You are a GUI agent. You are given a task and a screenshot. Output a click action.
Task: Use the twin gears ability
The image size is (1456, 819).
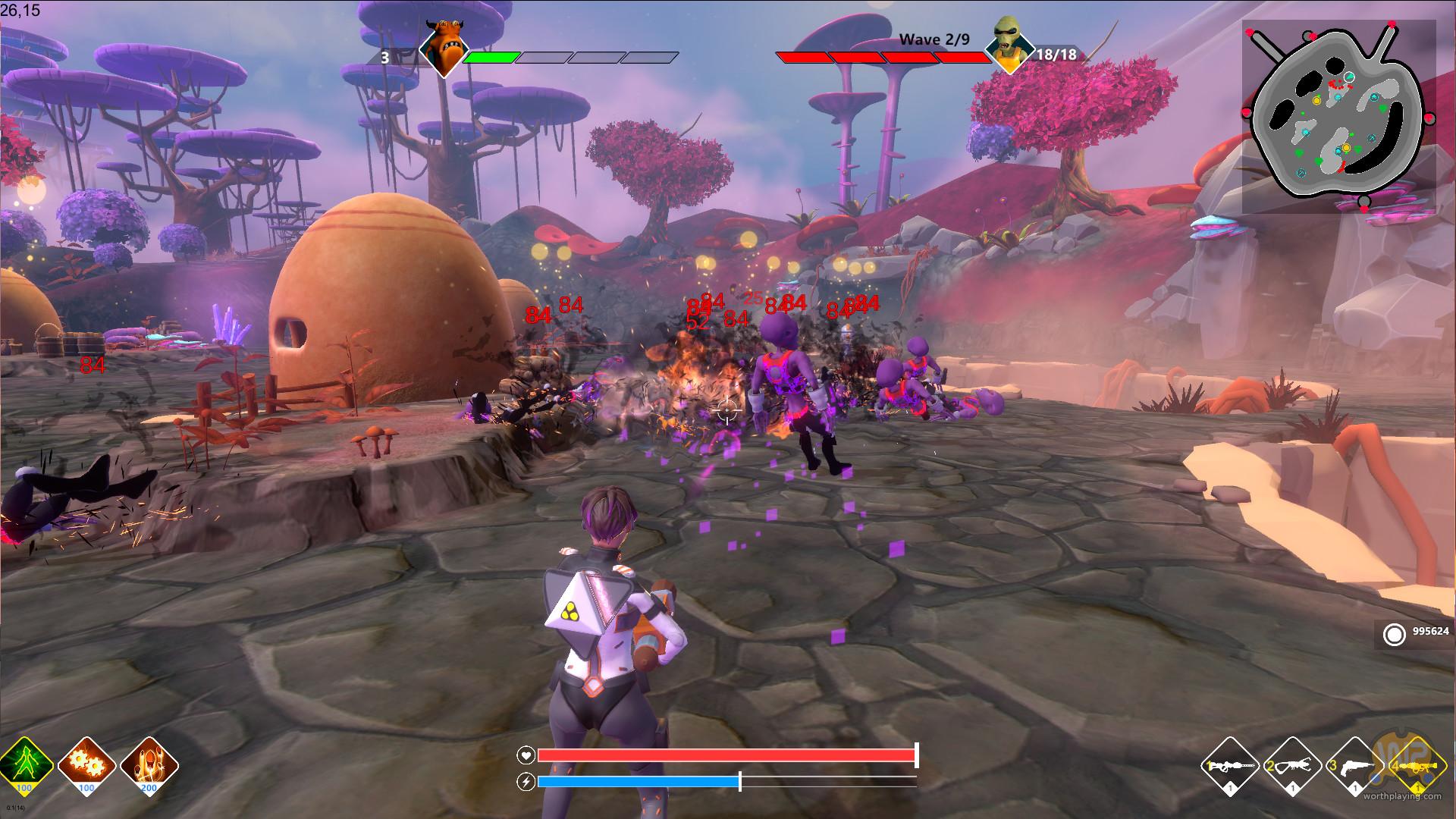(x=86, y=764)
